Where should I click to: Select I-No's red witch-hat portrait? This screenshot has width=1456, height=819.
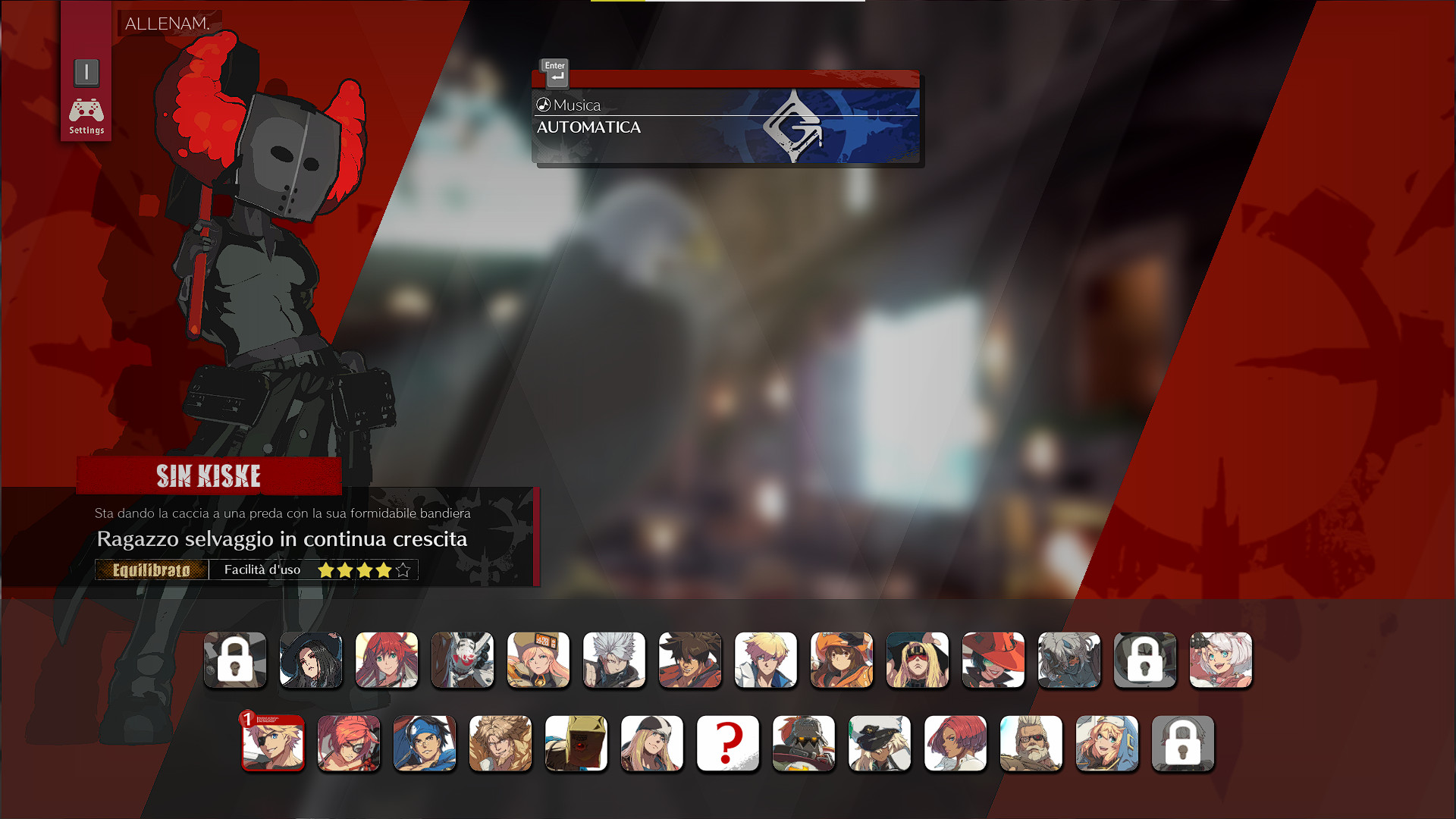click(x=993, y=660)
